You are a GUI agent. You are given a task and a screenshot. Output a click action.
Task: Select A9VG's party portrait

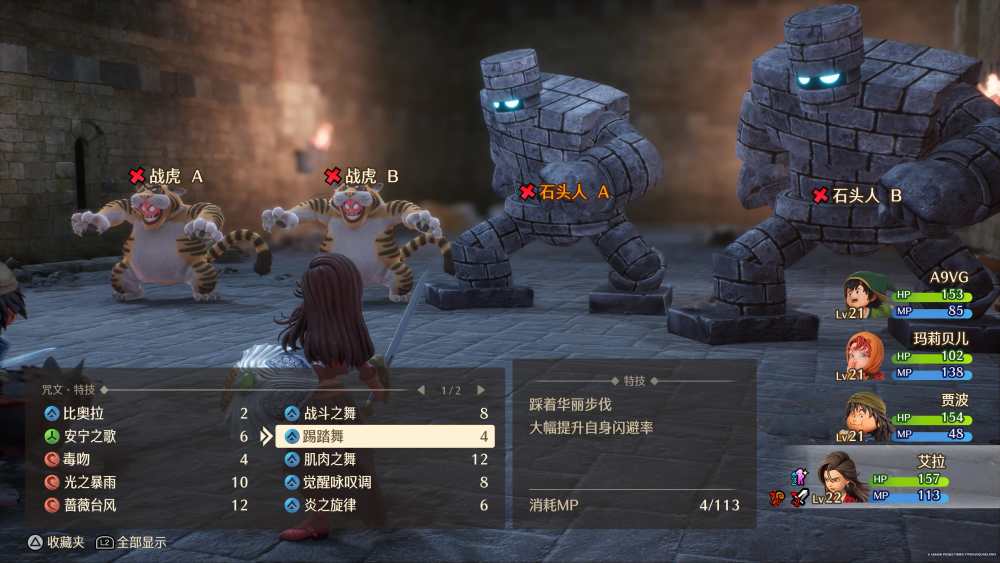pyautogui.click(x=862, y=294)
